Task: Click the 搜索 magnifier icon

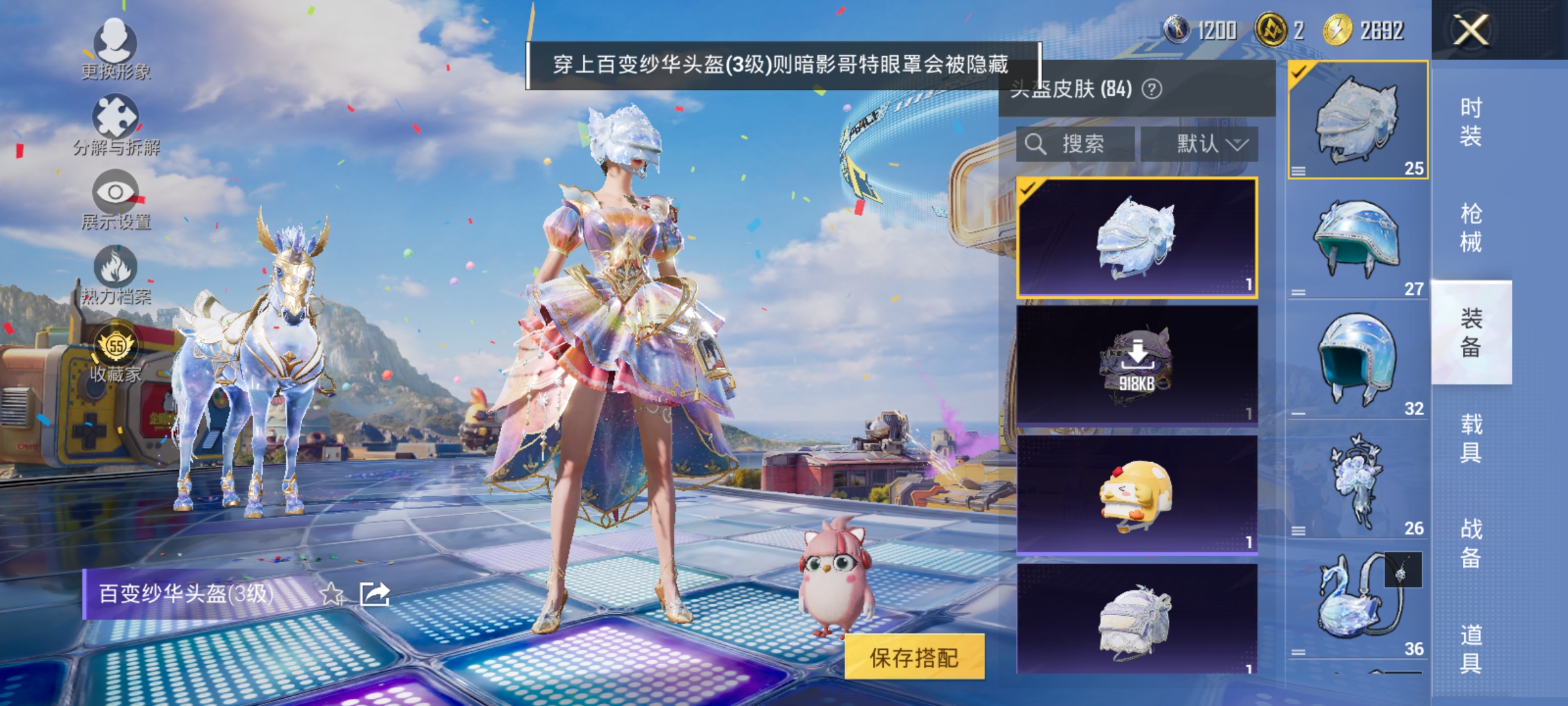Action: (x=1034, y=144)
